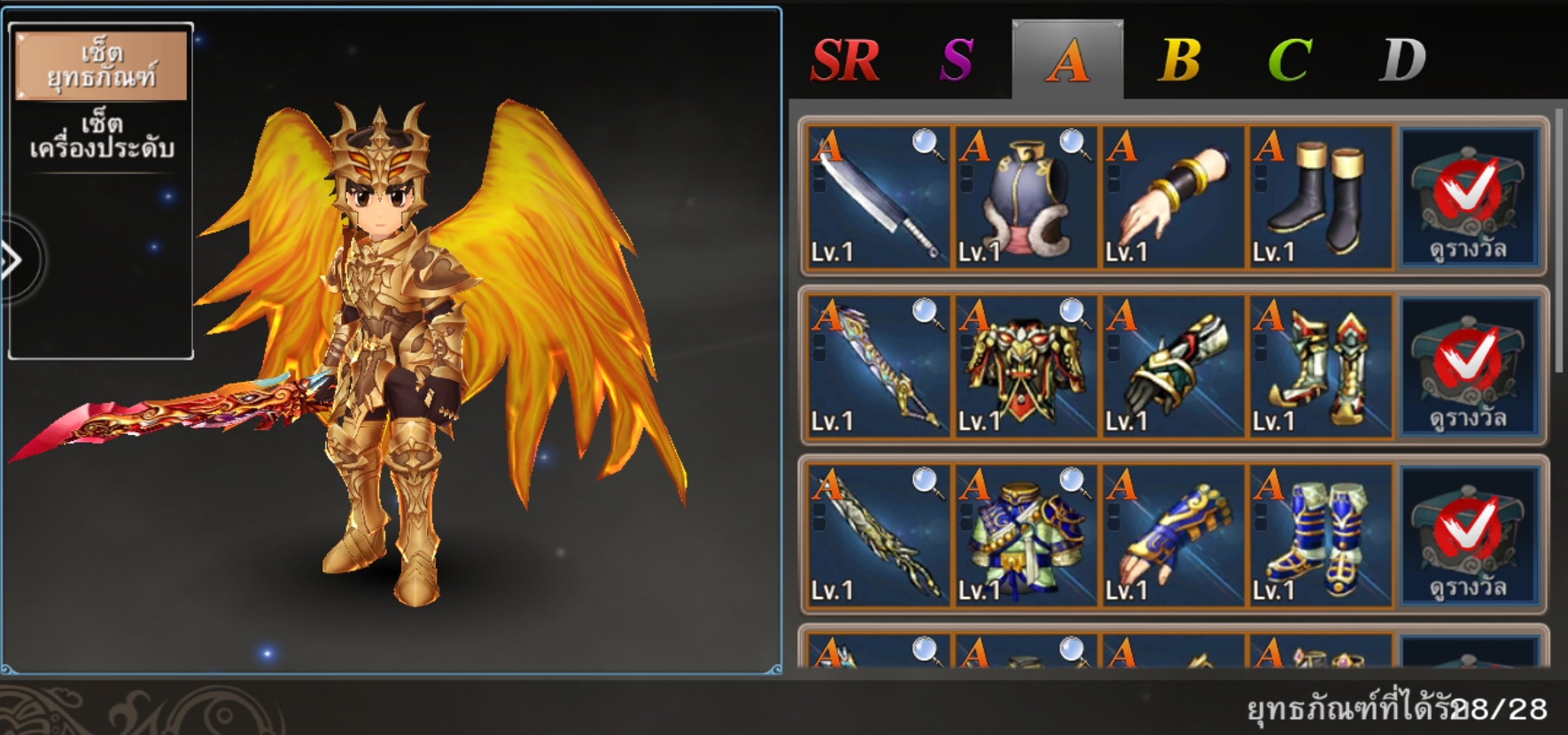
Task: Select the red and white greaves slot
Action: (1319, 366)
